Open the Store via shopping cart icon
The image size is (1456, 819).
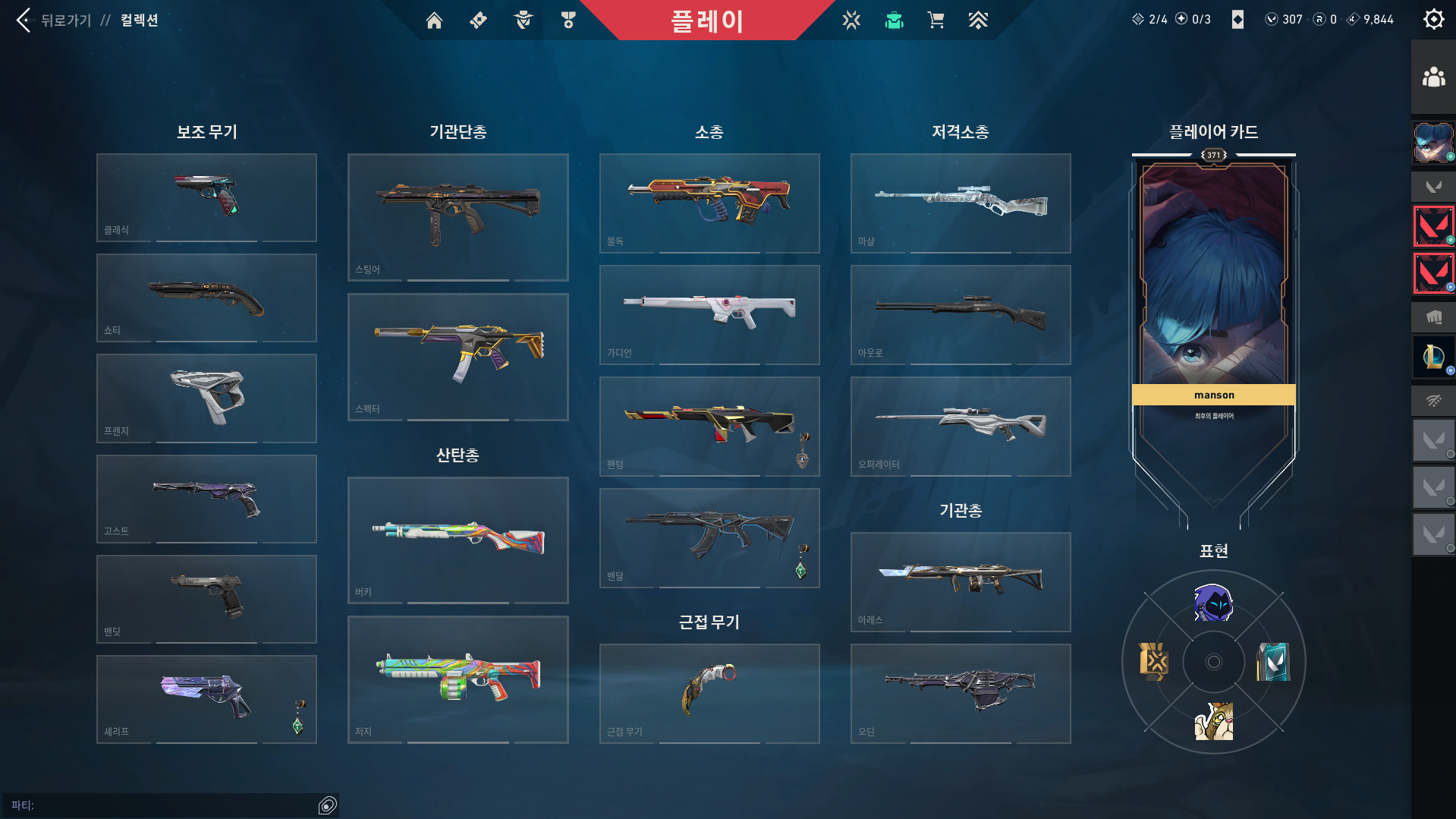coord(936,20)
